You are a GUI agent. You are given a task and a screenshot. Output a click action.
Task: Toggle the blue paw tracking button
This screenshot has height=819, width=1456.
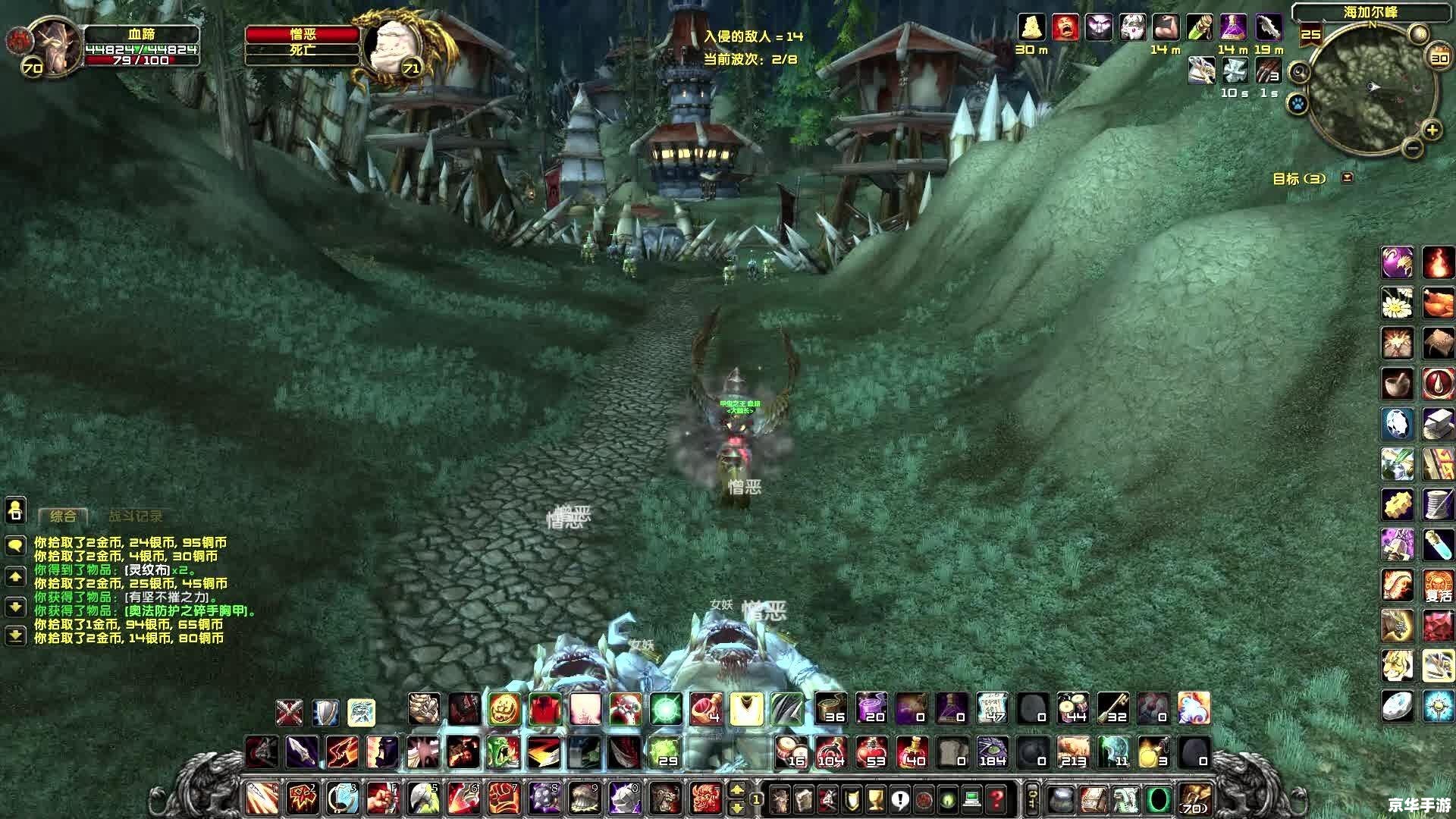1298,103
